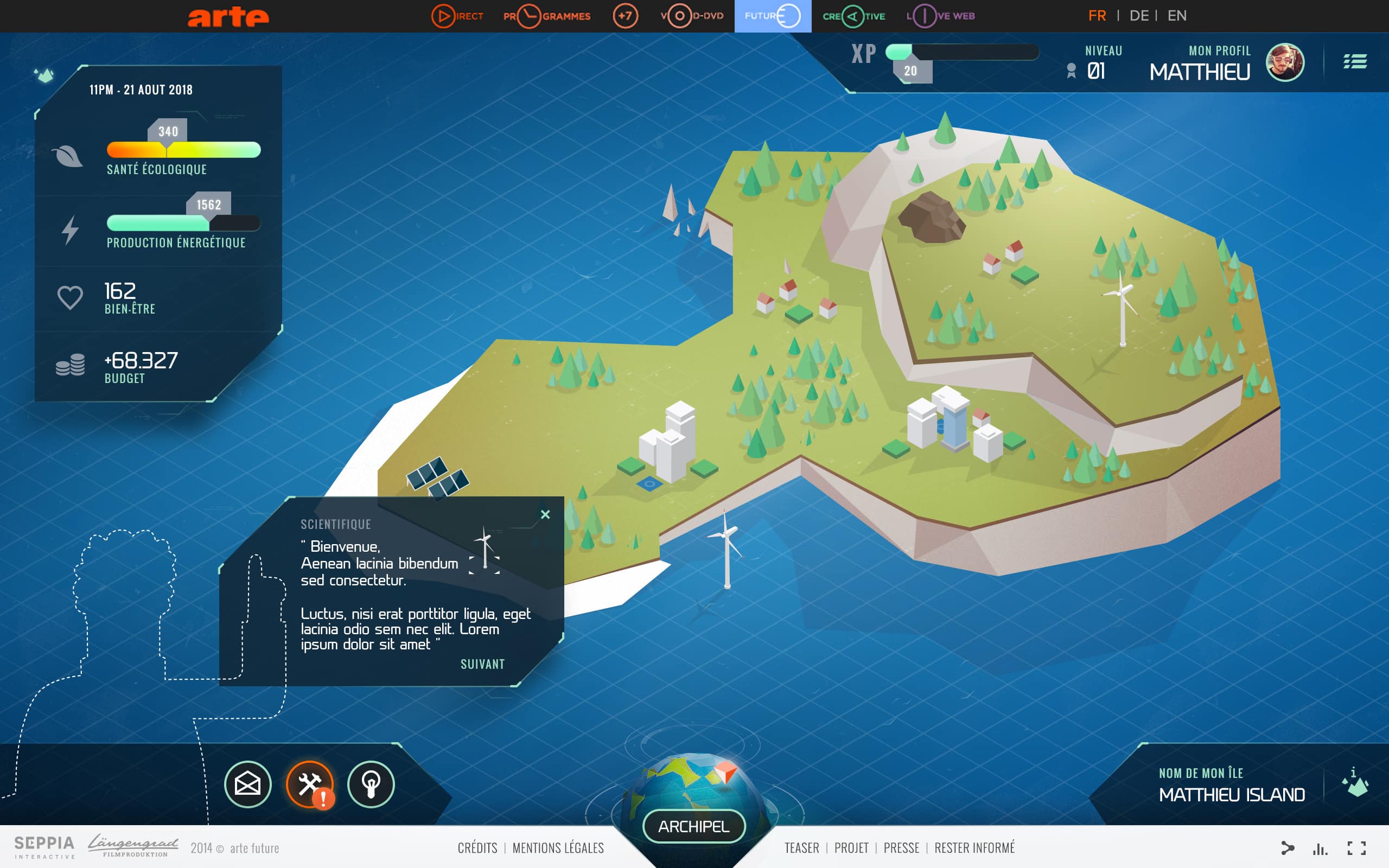This screenshot has width=1389, height=868.
Task: Open Arte Programmes section
Action: point(546,16)
